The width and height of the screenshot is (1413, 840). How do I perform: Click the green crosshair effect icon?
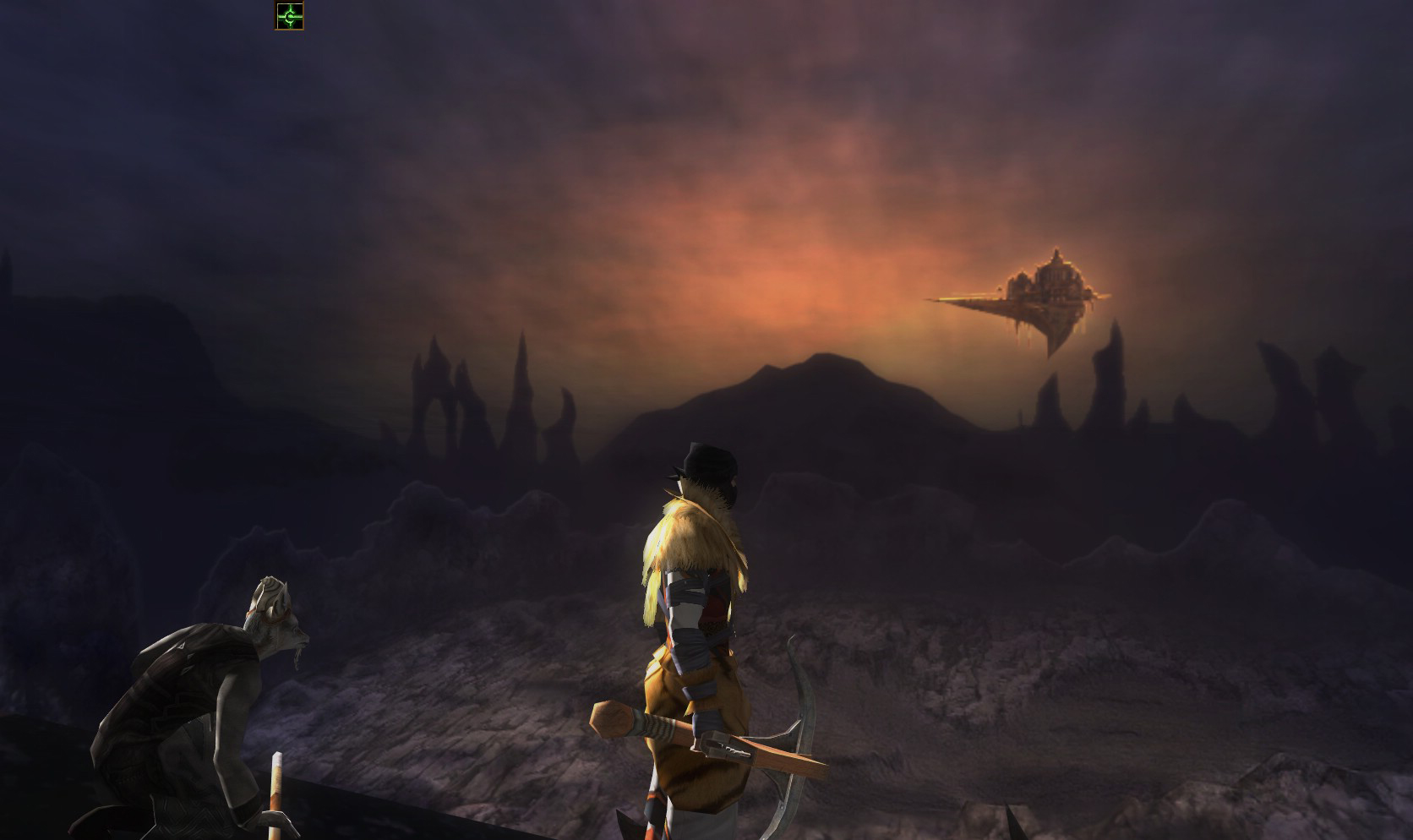[x=289, y=15]
